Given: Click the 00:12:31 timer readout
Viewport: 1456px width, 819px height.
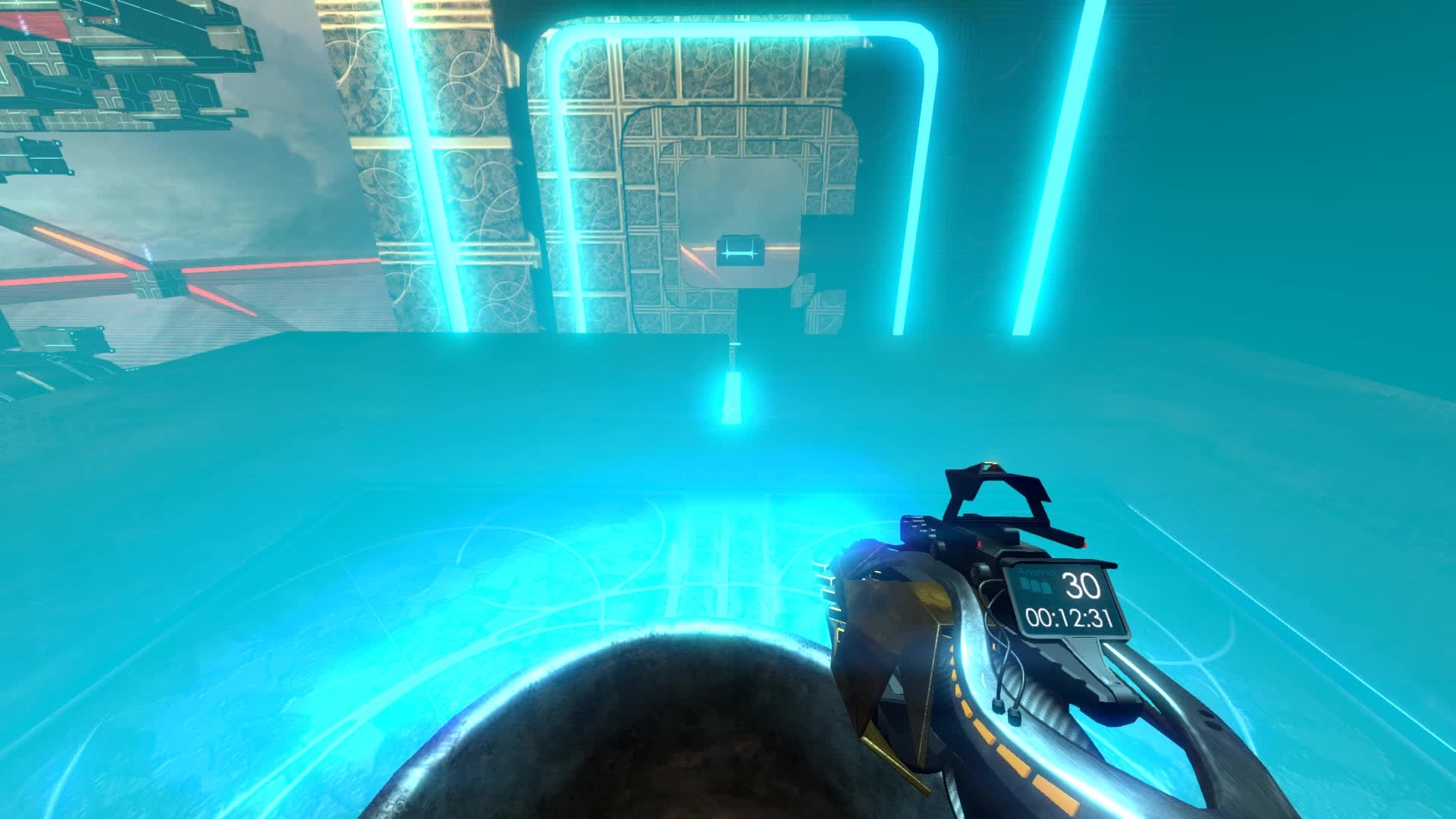Looking at the screenshot, I should [1069, 617].
